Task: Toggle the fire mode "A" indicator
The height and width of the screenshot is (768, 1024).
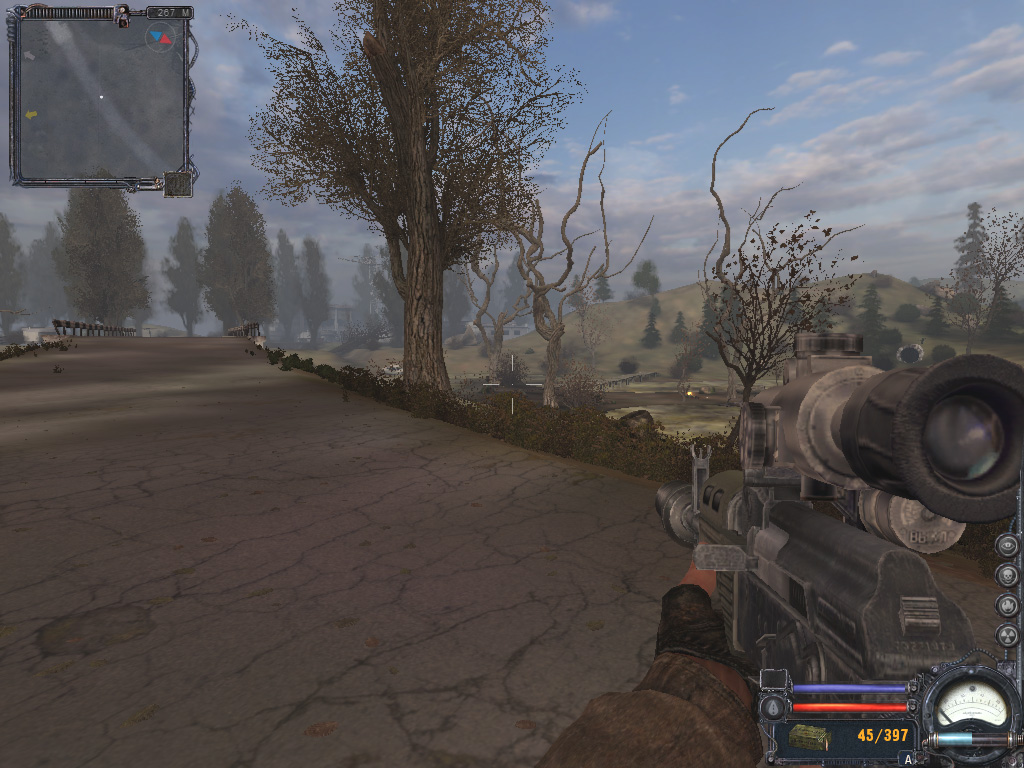Action: (908, 759)
